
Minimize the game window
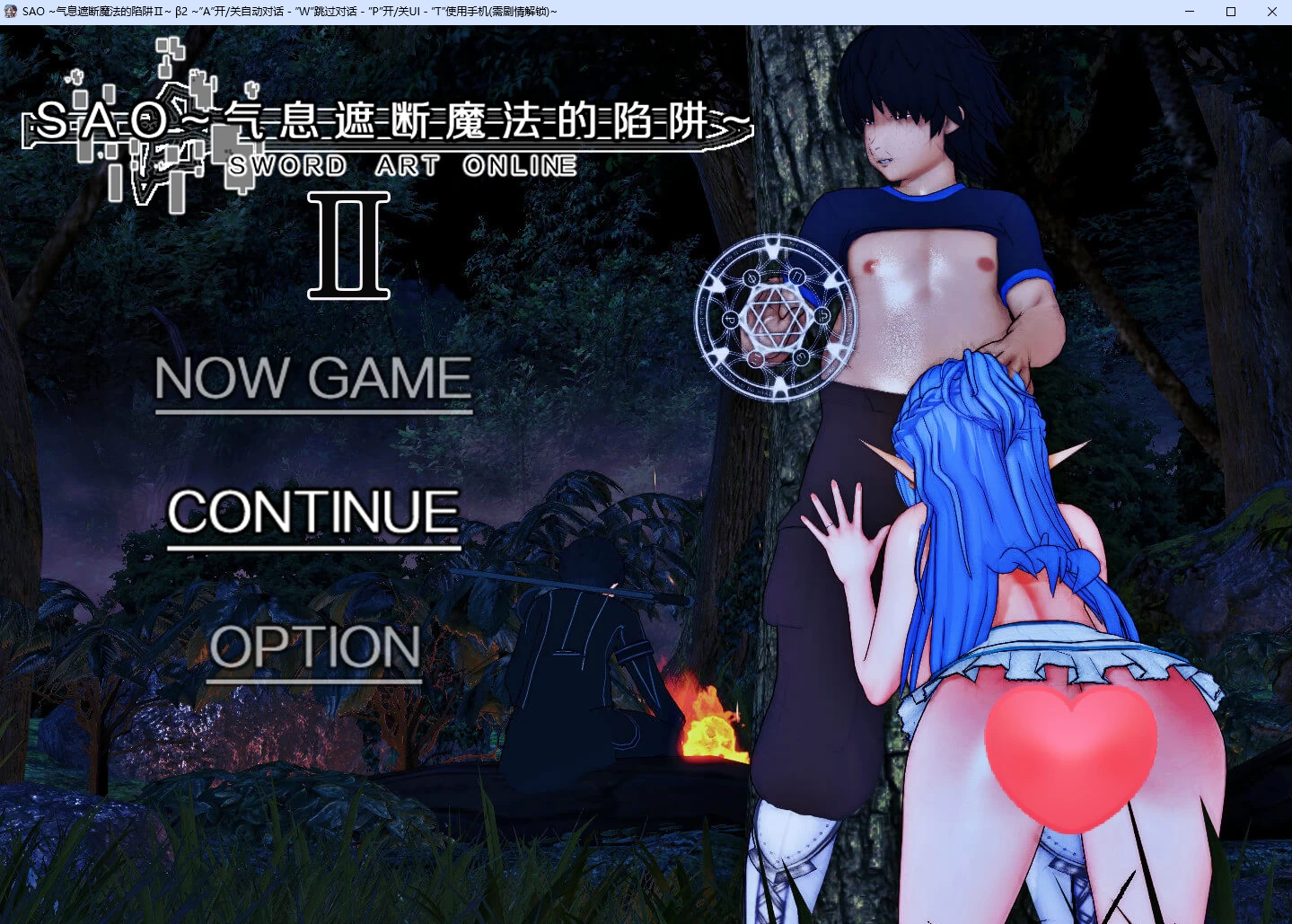click(x=1189, y=11)
